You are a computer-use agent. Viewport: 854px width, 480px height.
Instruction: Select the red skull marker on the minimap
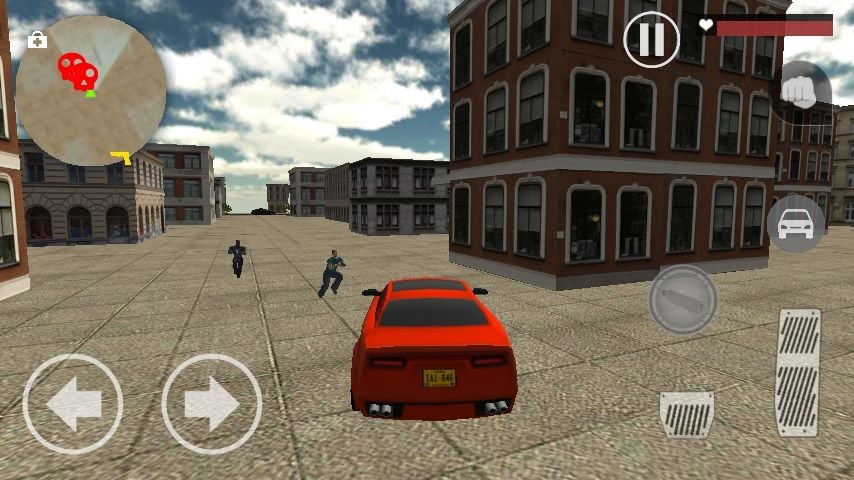click(x=77, y=70)
